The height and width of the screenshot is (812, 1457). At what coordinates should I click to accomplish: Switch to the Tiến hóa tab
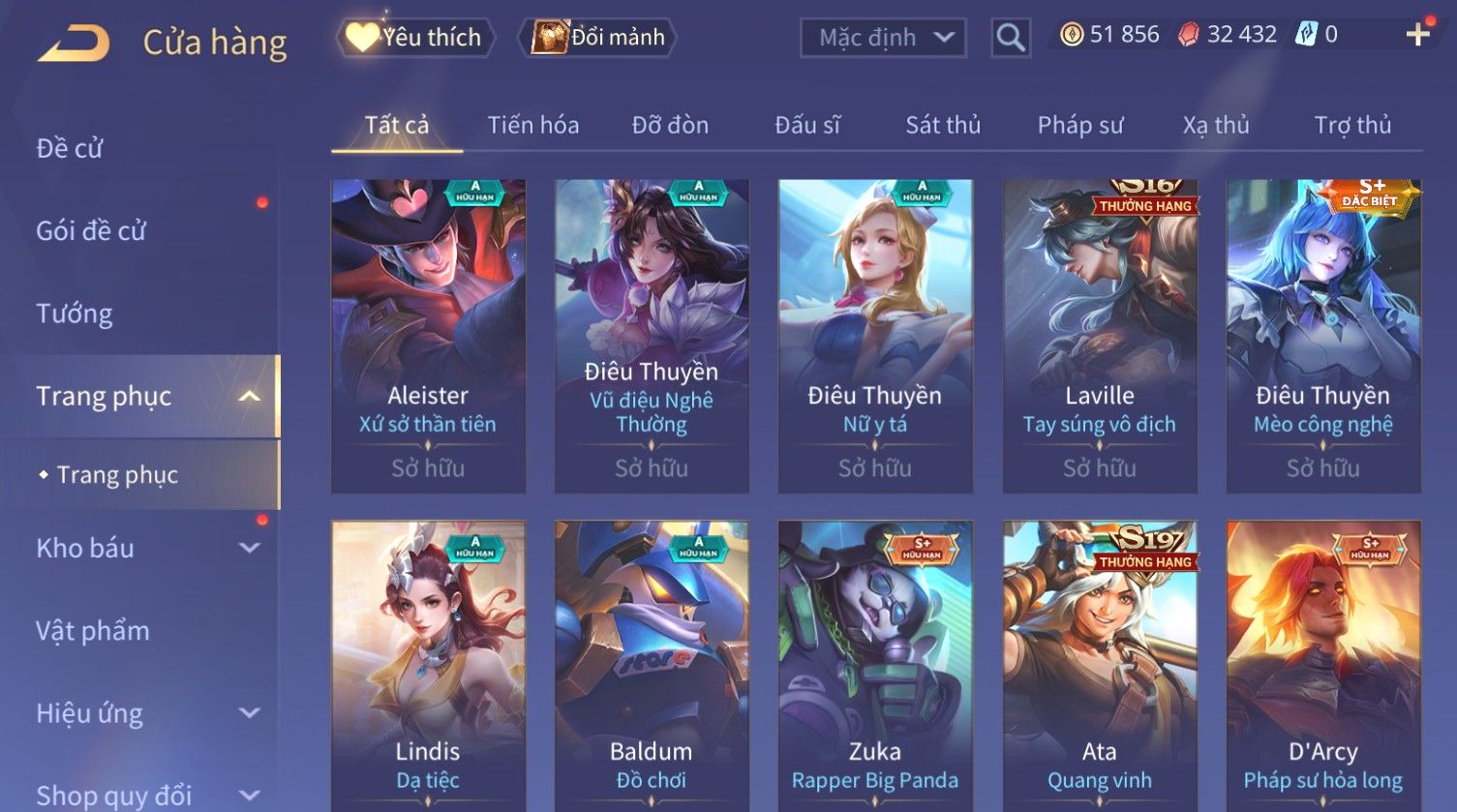tap(532, 125)
